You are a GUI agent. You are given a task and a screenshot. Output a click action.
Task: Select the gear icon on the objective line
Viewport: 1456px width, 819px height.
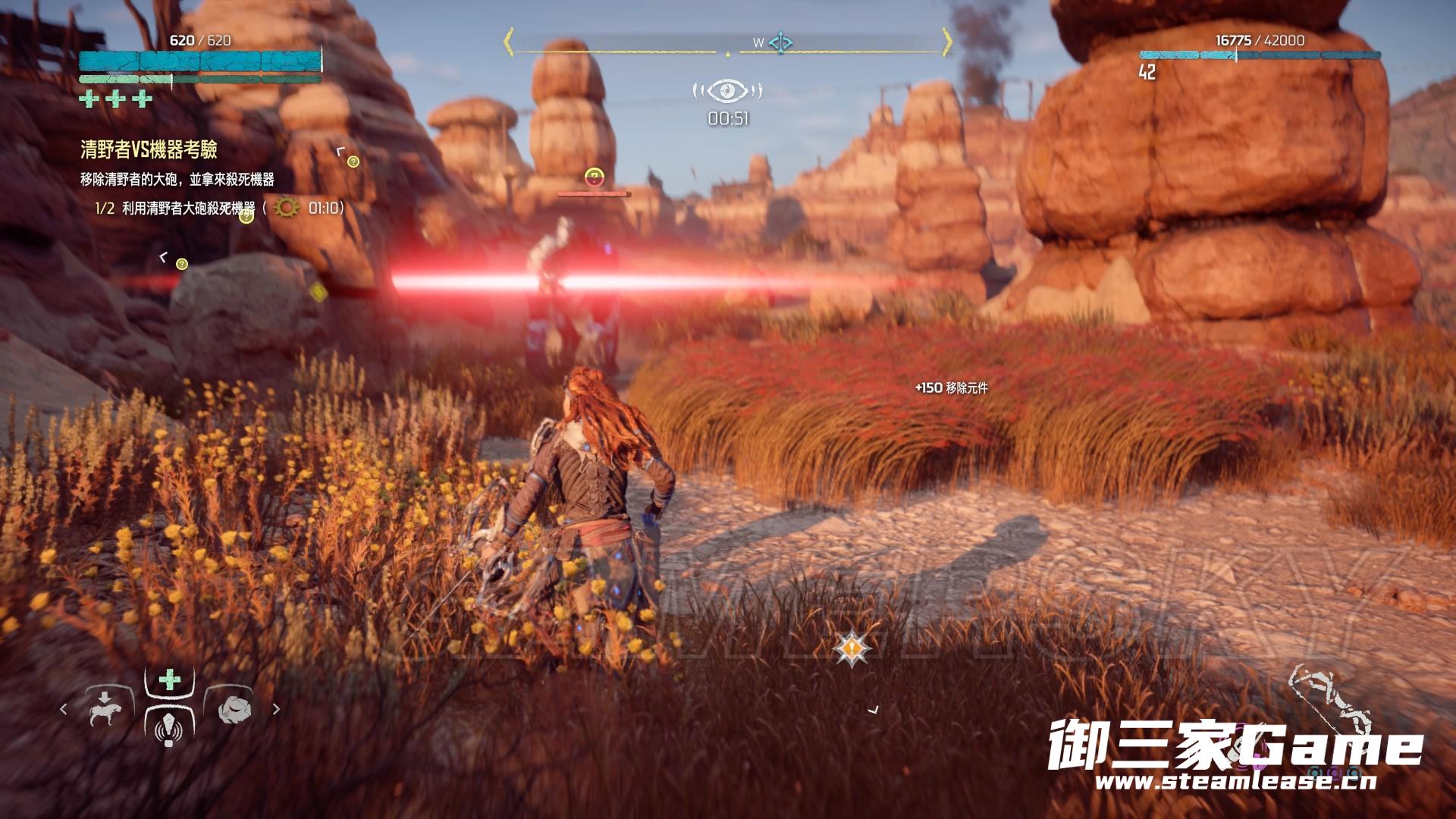[x=287, y=208]
